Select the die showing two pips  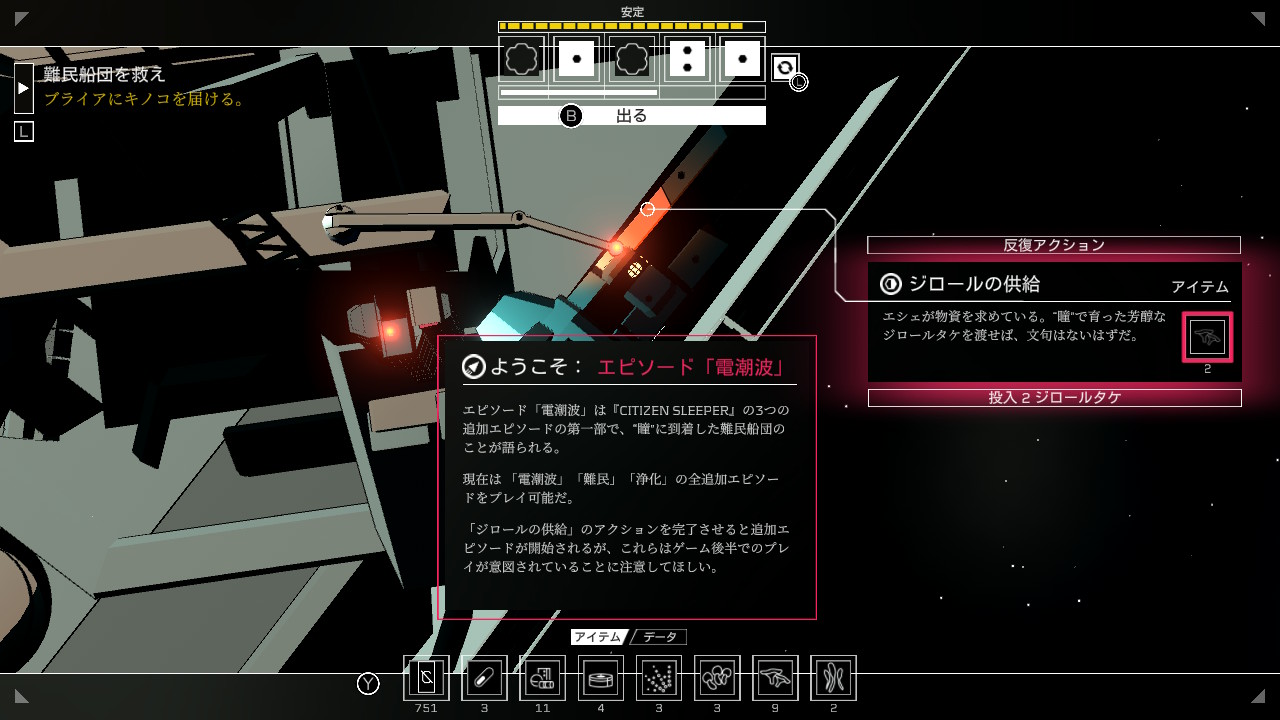[687, 59]
